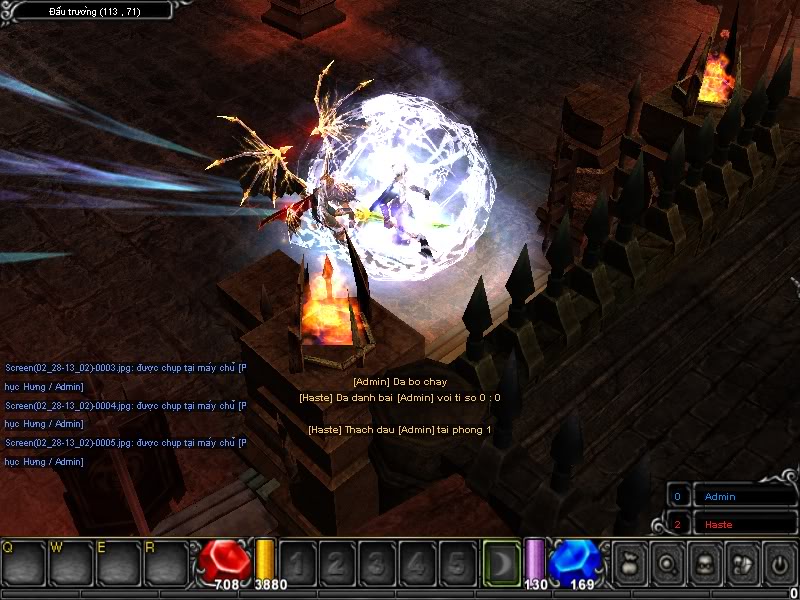The image size is (800, 600).
Task: Activate skill slot number 5
Action: pos(457,563)
